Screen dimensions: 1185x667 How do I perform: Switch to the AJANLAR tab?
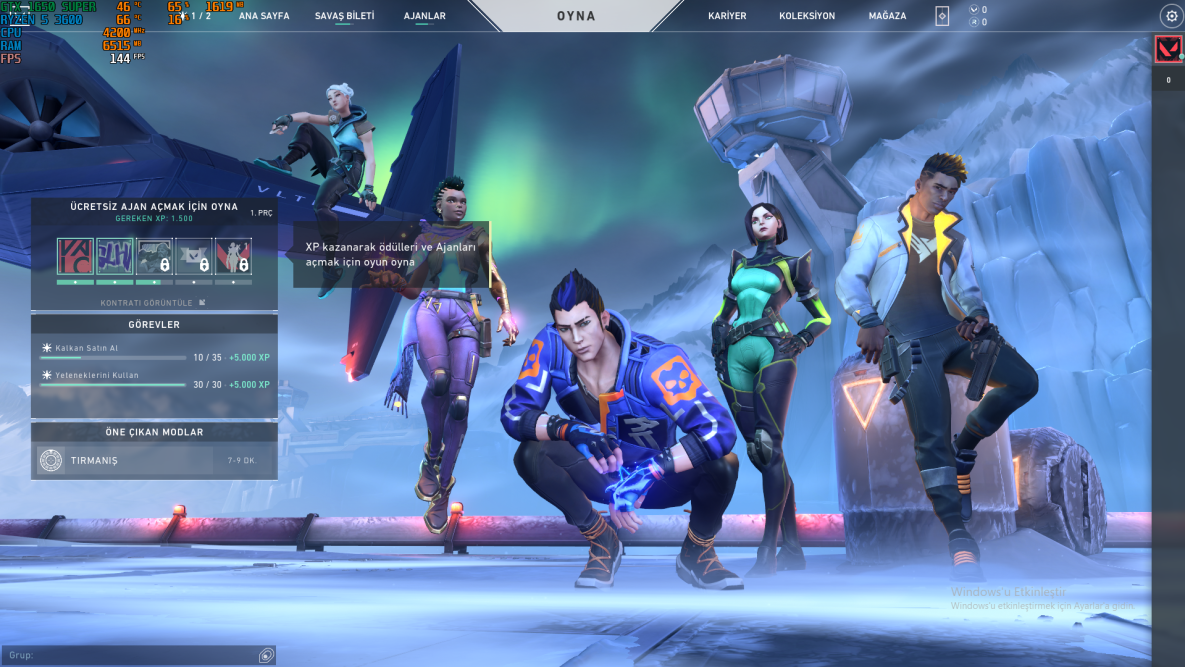tap(425, 16)
